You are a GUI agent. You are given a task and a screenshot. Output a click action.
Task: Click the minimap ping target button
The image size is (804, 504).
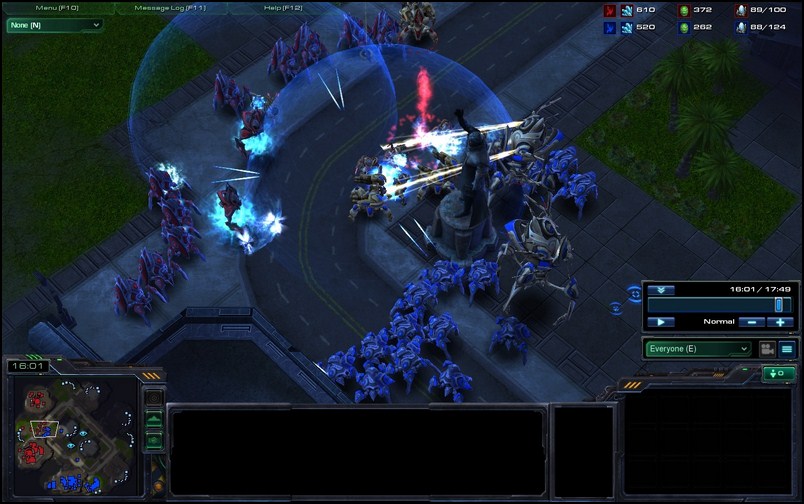154,399
